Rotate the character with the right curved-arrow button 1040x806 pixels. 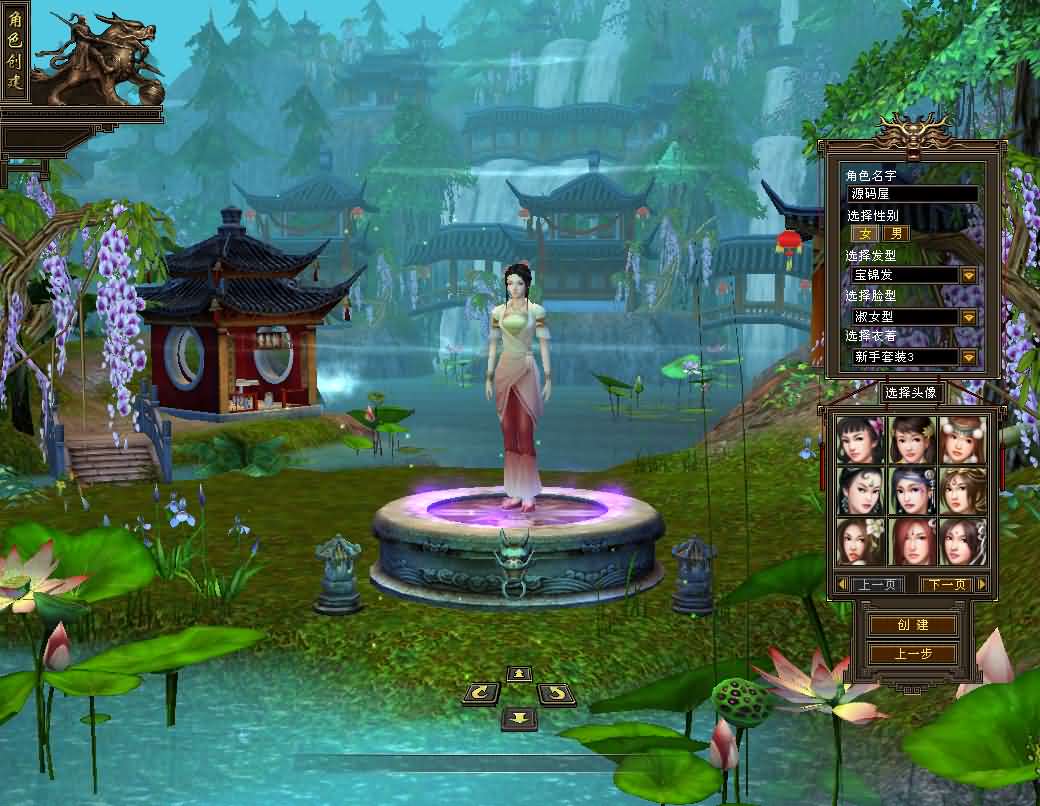pyautogui.click(x=557, y=693)
